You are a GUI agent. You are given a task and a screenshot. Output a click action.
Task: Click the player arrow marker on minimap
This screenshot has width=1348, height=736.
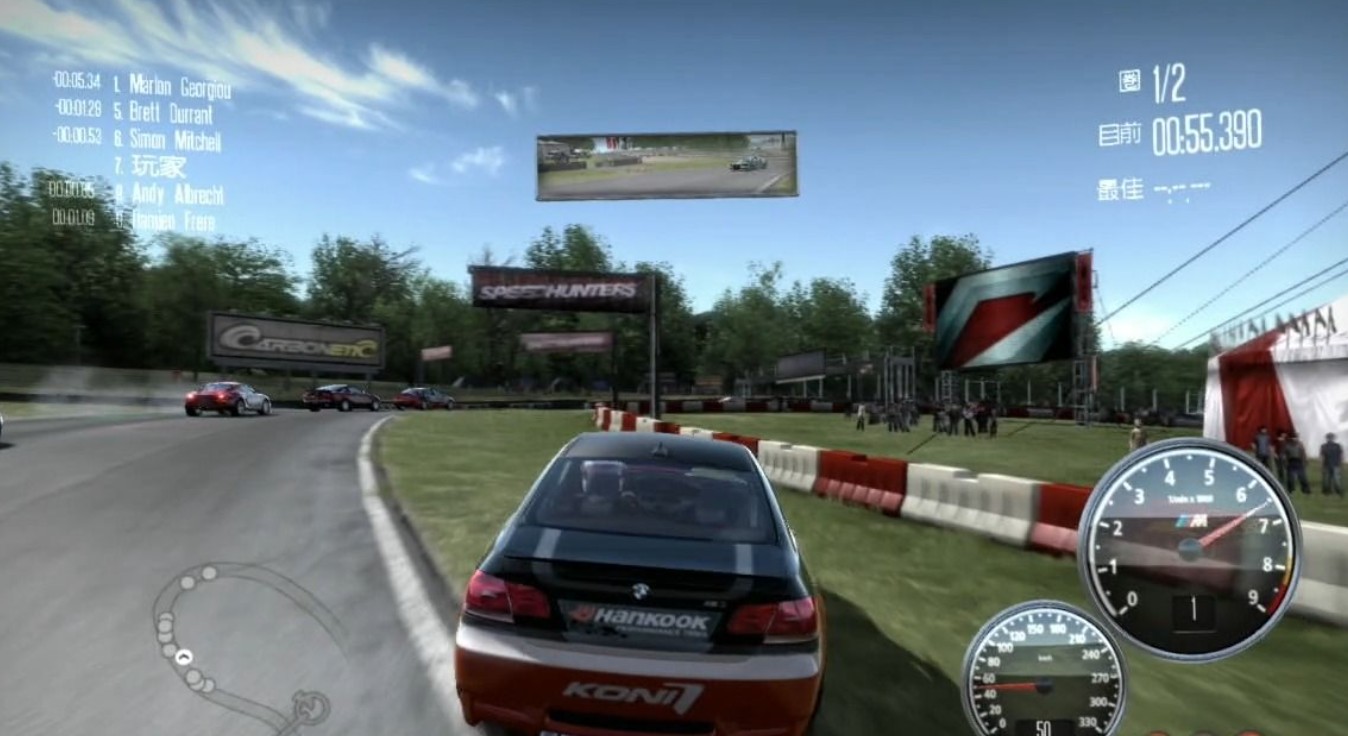point(184,657)
